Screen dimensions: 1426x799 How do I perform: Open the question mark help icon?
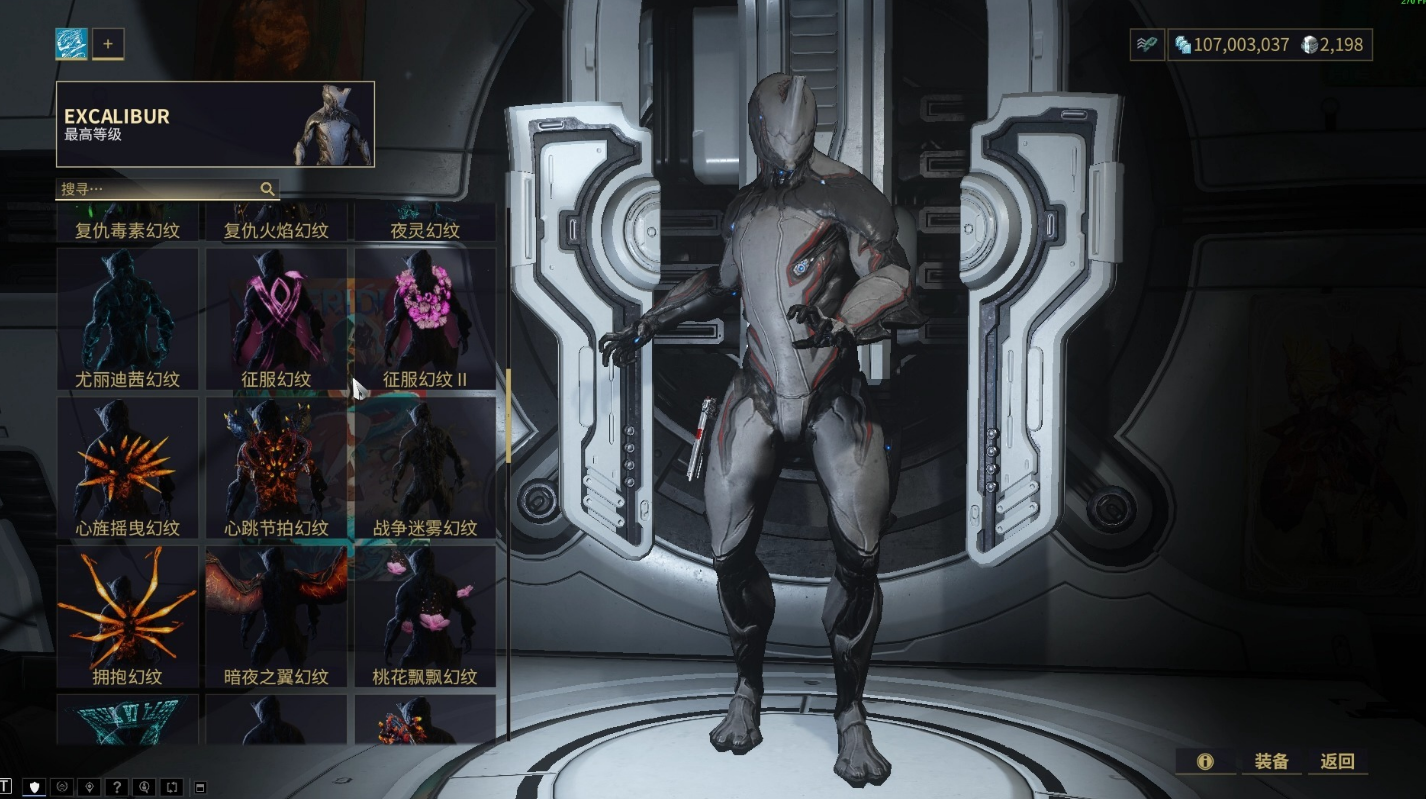click(x=116, y=787)
